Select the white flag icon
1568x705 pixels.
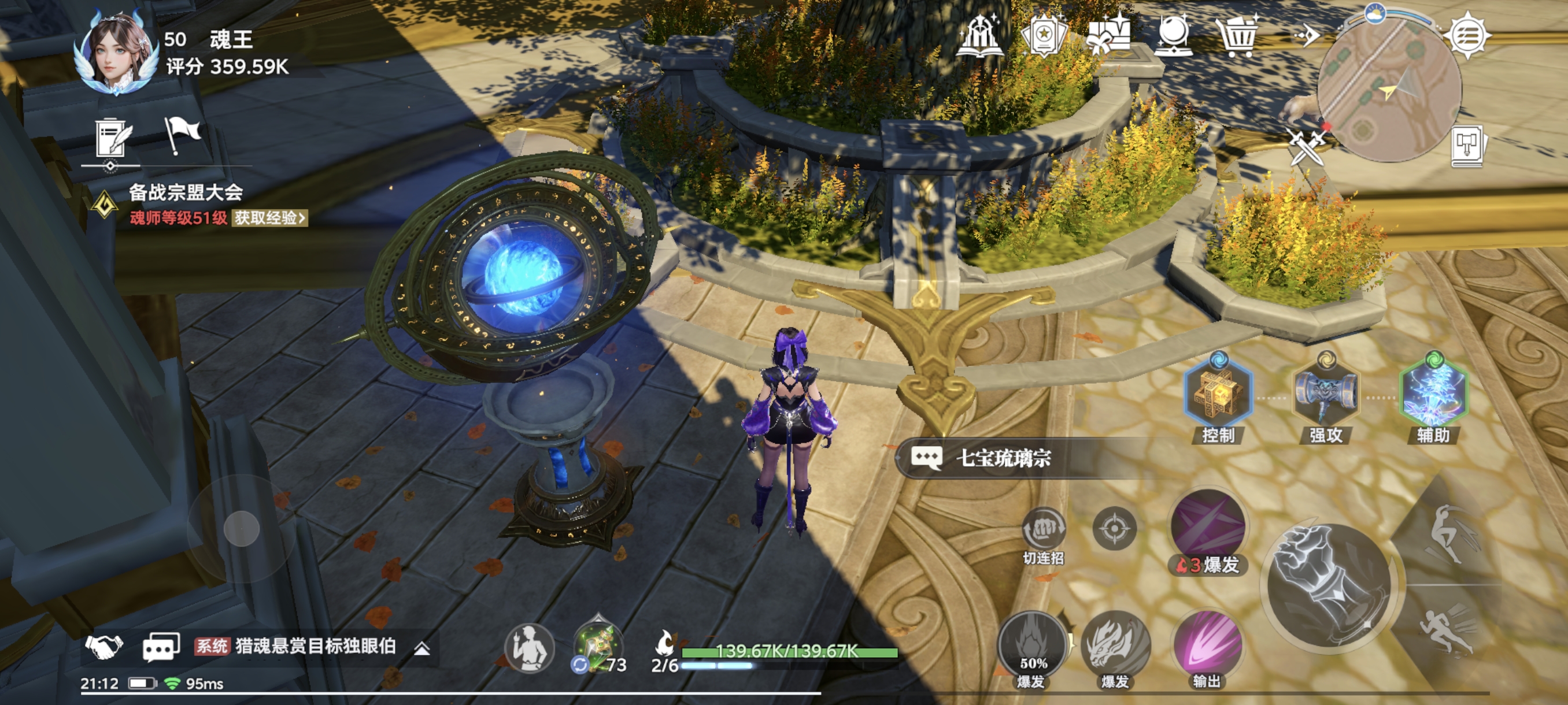coord(182,134)
